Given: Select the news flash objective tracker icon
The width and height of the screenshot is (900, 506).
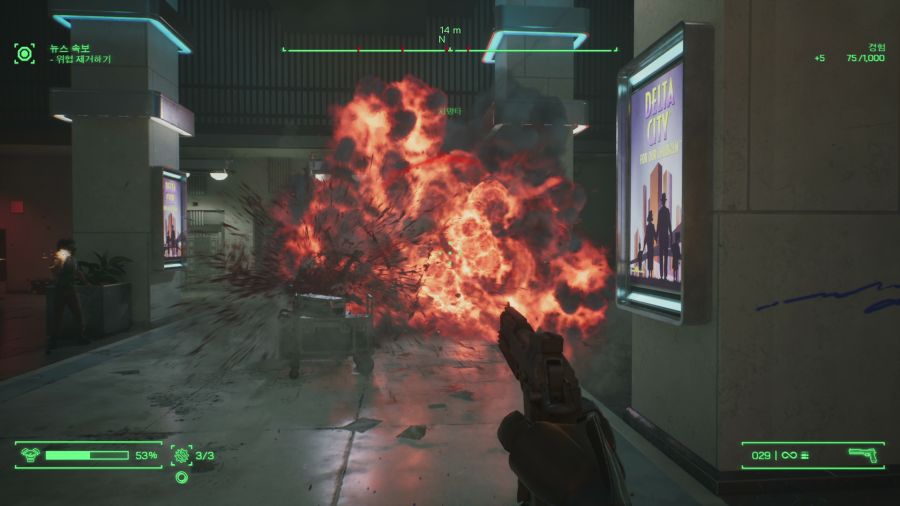Looking at the screenshot, I should click(x=24, y=53).
